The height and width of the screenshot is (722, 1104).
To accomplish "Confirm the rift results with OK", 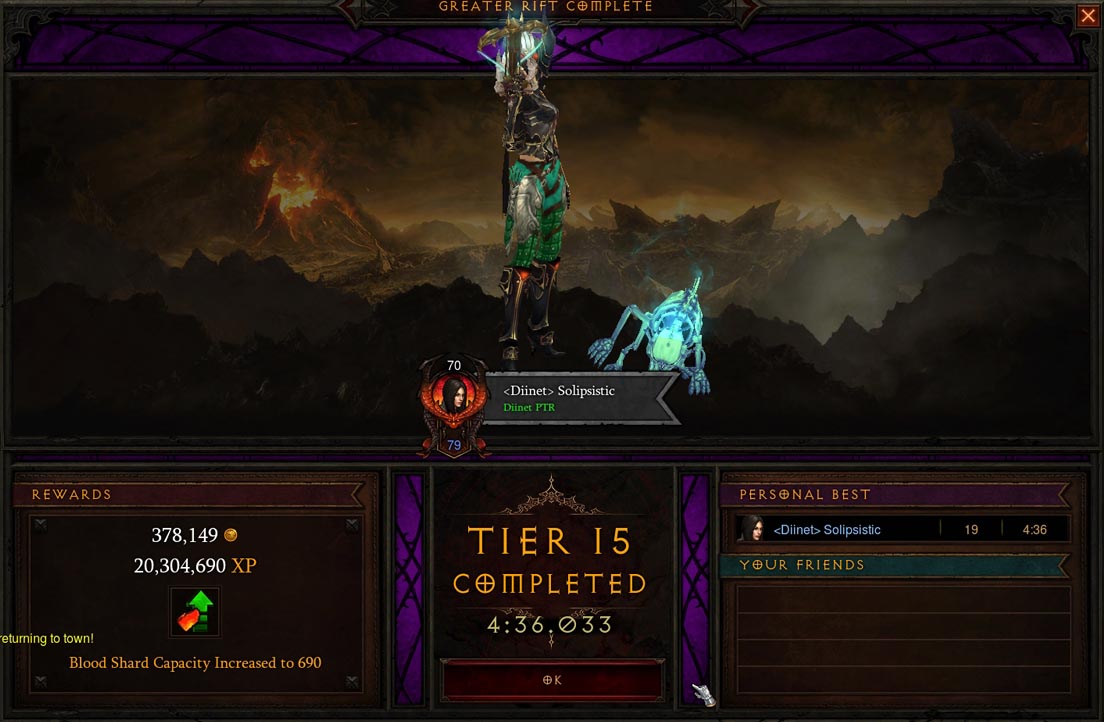I will pyautogui.click(x=552, y=680).
